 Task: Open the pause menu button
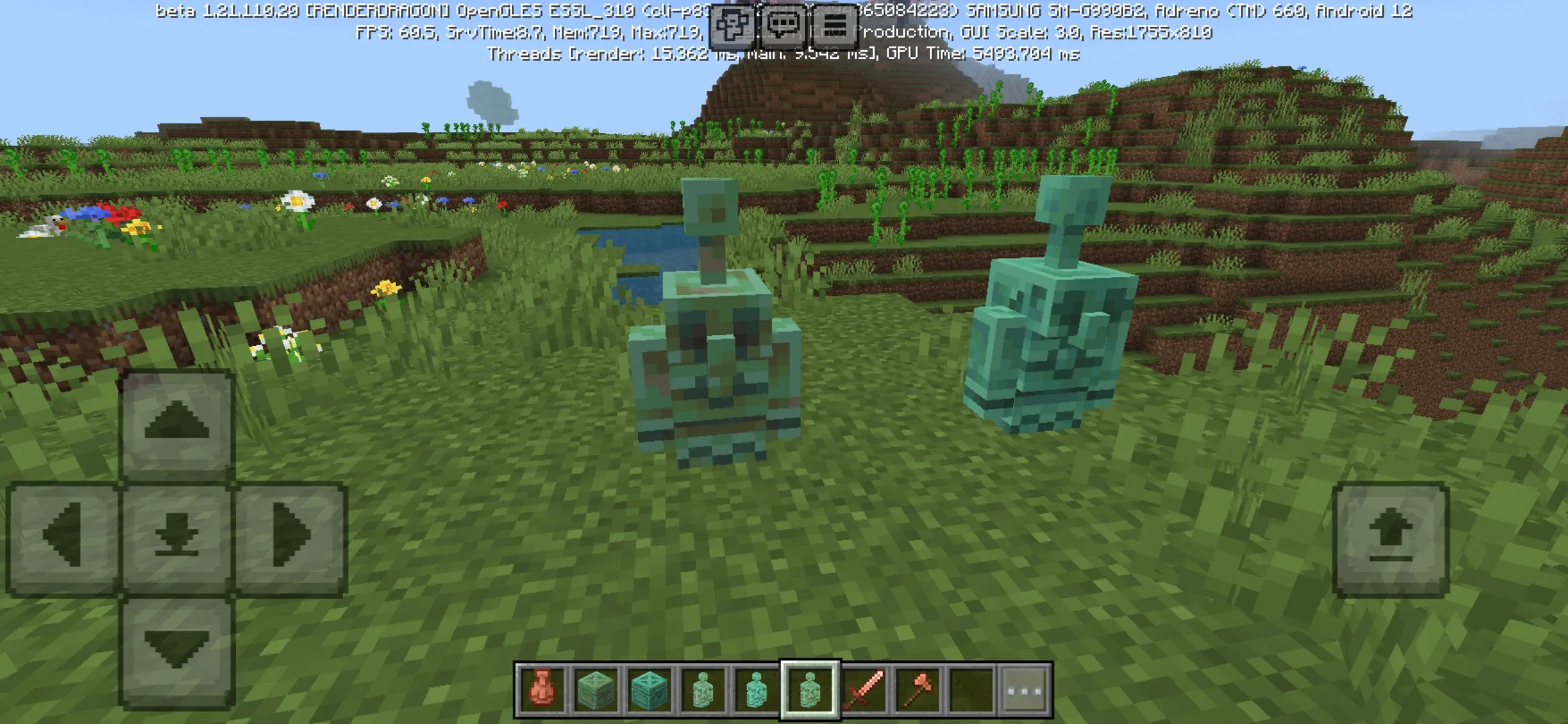(x=834, y=26)
